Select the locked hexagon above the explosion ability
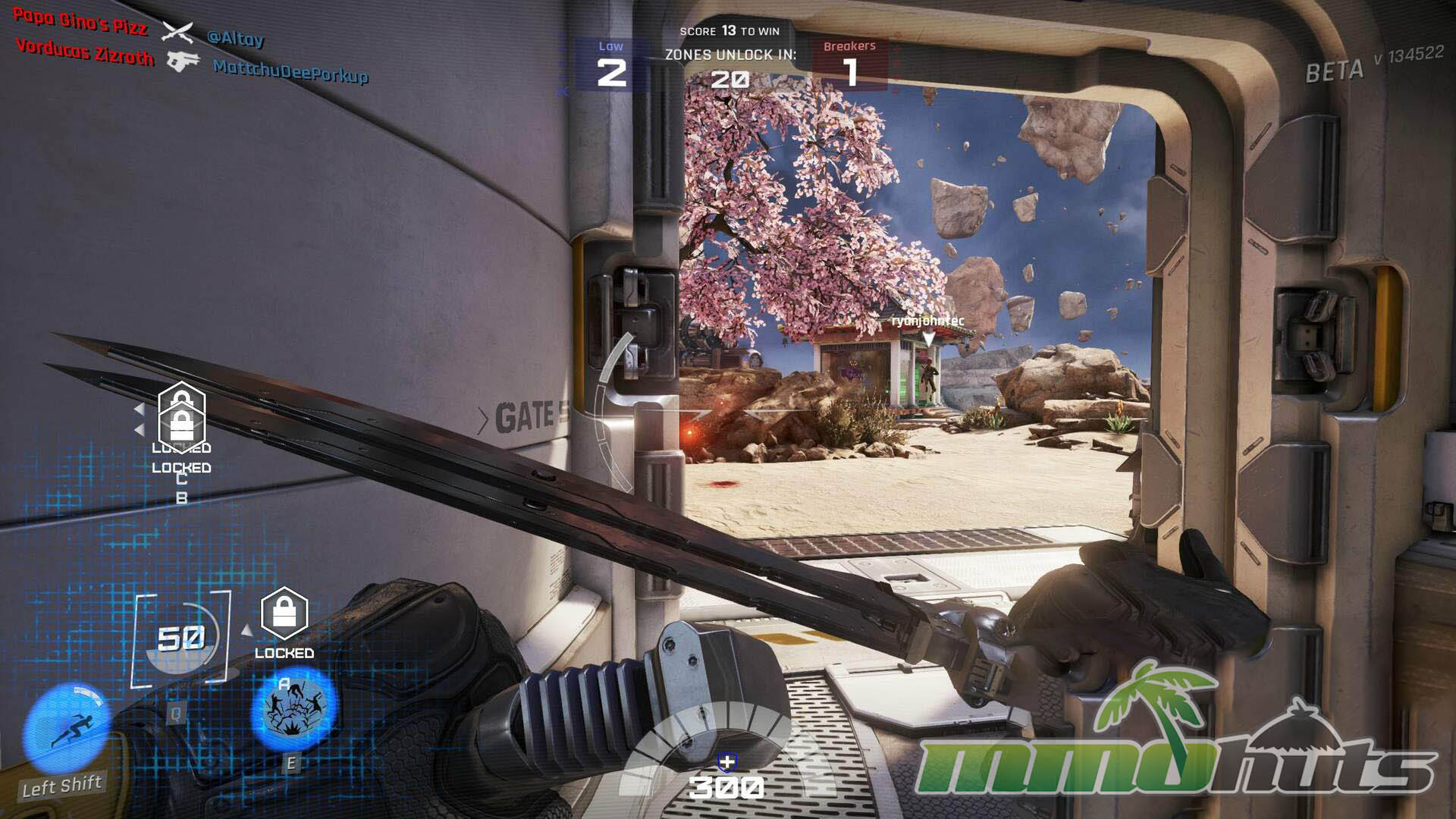1456x819 pixels. pyautogui.click(x=284, y=613)
